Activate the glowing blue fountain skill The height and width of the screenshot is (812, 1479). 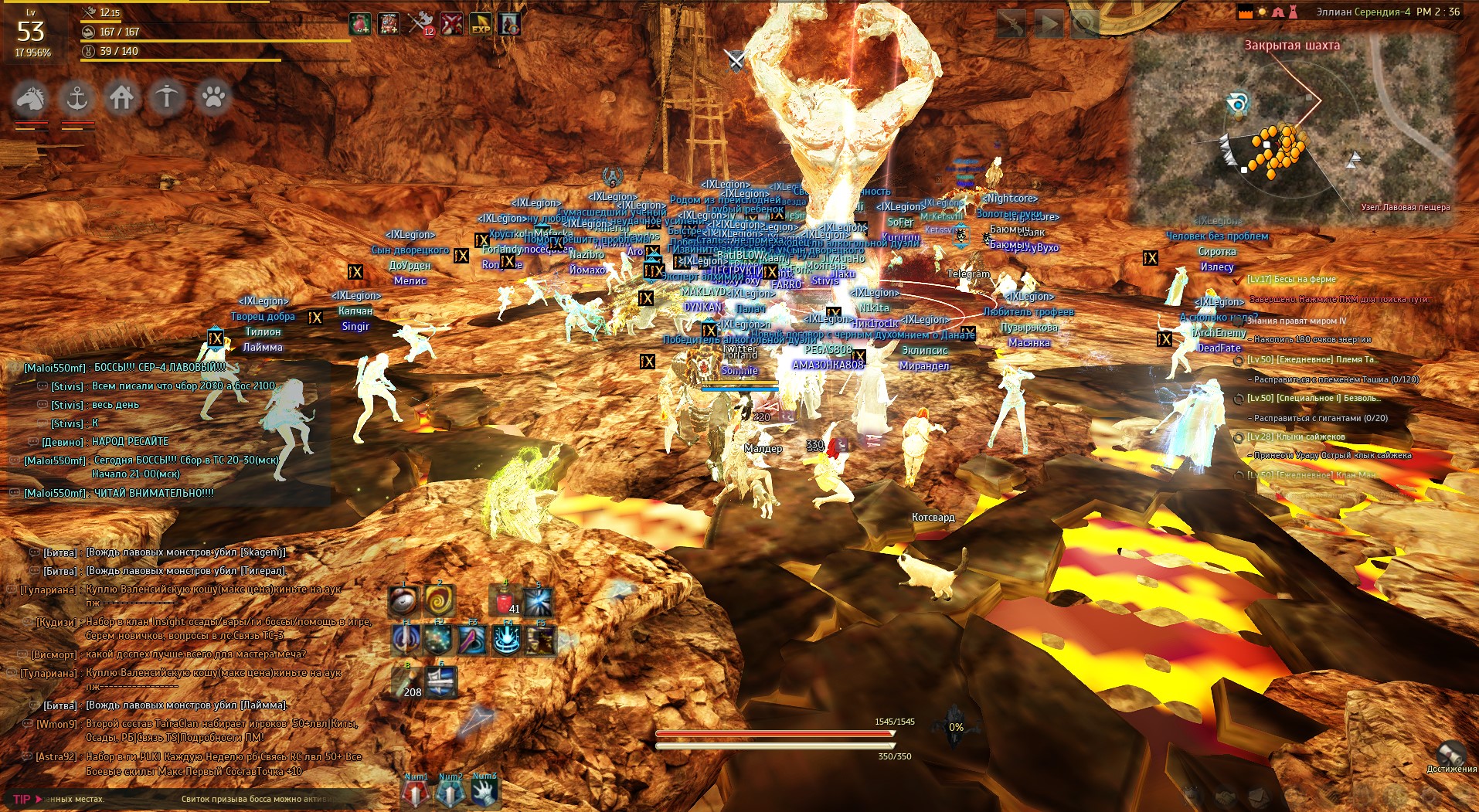point(506,640)
